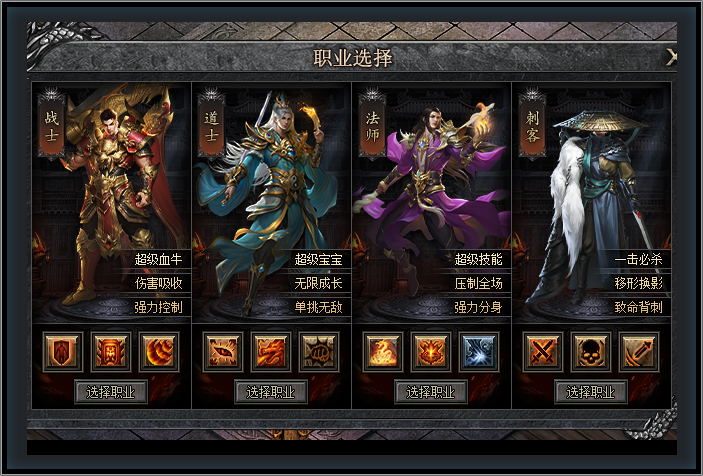Choose the 道士 class with its 选择职业 button

click(271, 391)
